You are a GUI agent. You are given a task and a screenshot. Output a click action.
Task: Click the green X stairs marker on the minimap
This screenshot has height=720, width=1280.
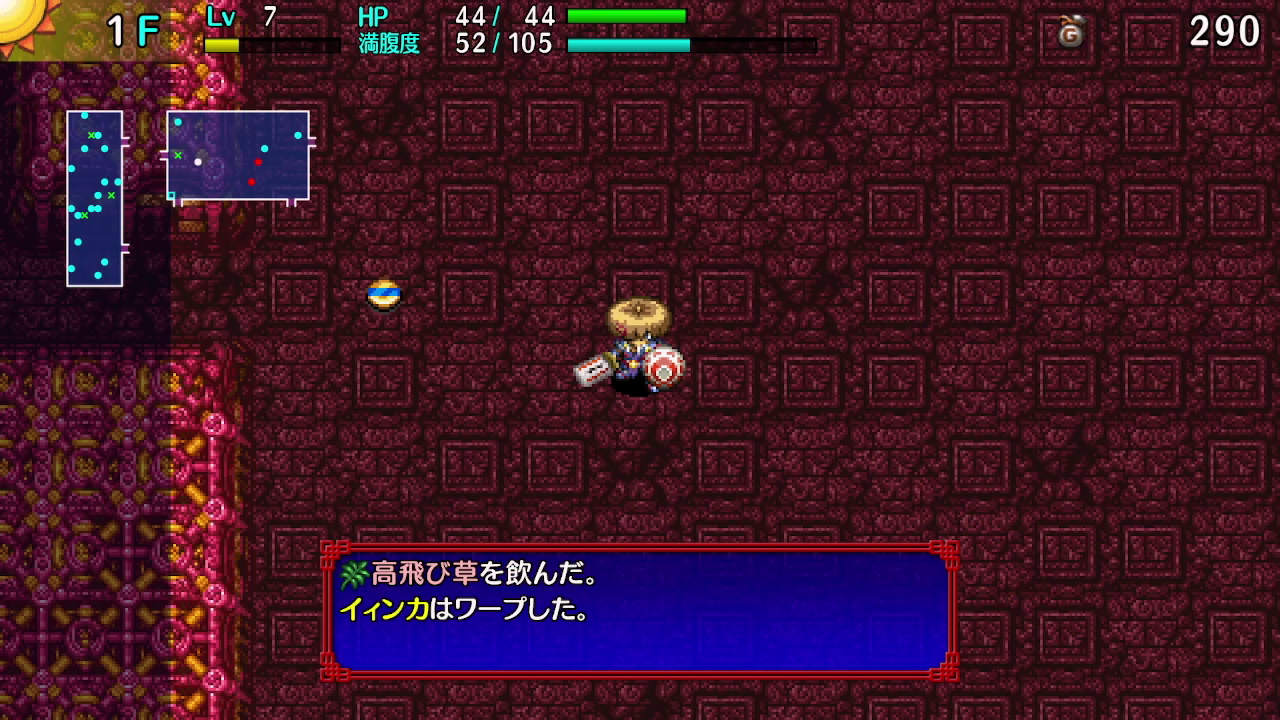(x=178, y=156)
